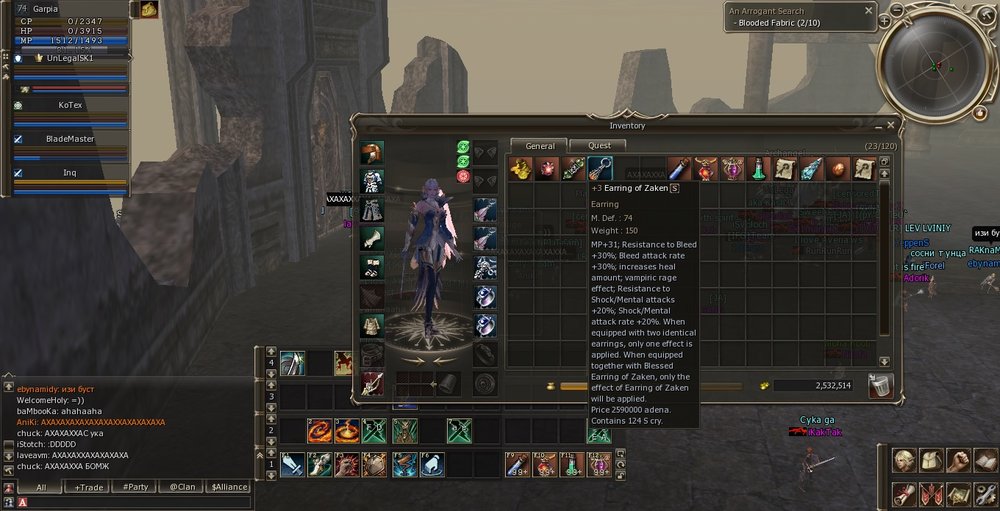This screenshot has height=511, width=1000.
Task: Open the +Trade chat tab
Action: tap(86, 487)
